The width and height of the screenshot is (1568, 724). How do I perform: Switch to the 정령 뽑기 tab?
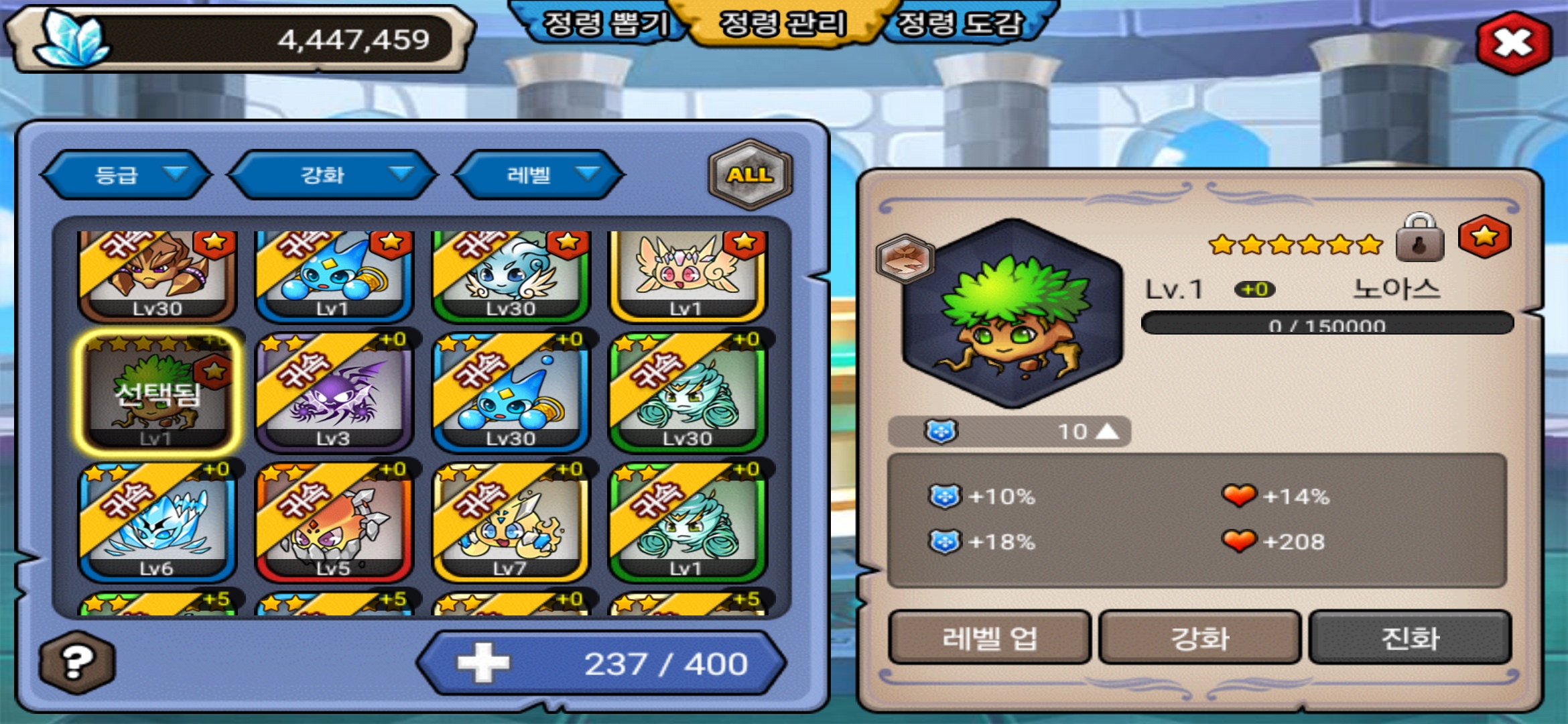click(604, 24)
